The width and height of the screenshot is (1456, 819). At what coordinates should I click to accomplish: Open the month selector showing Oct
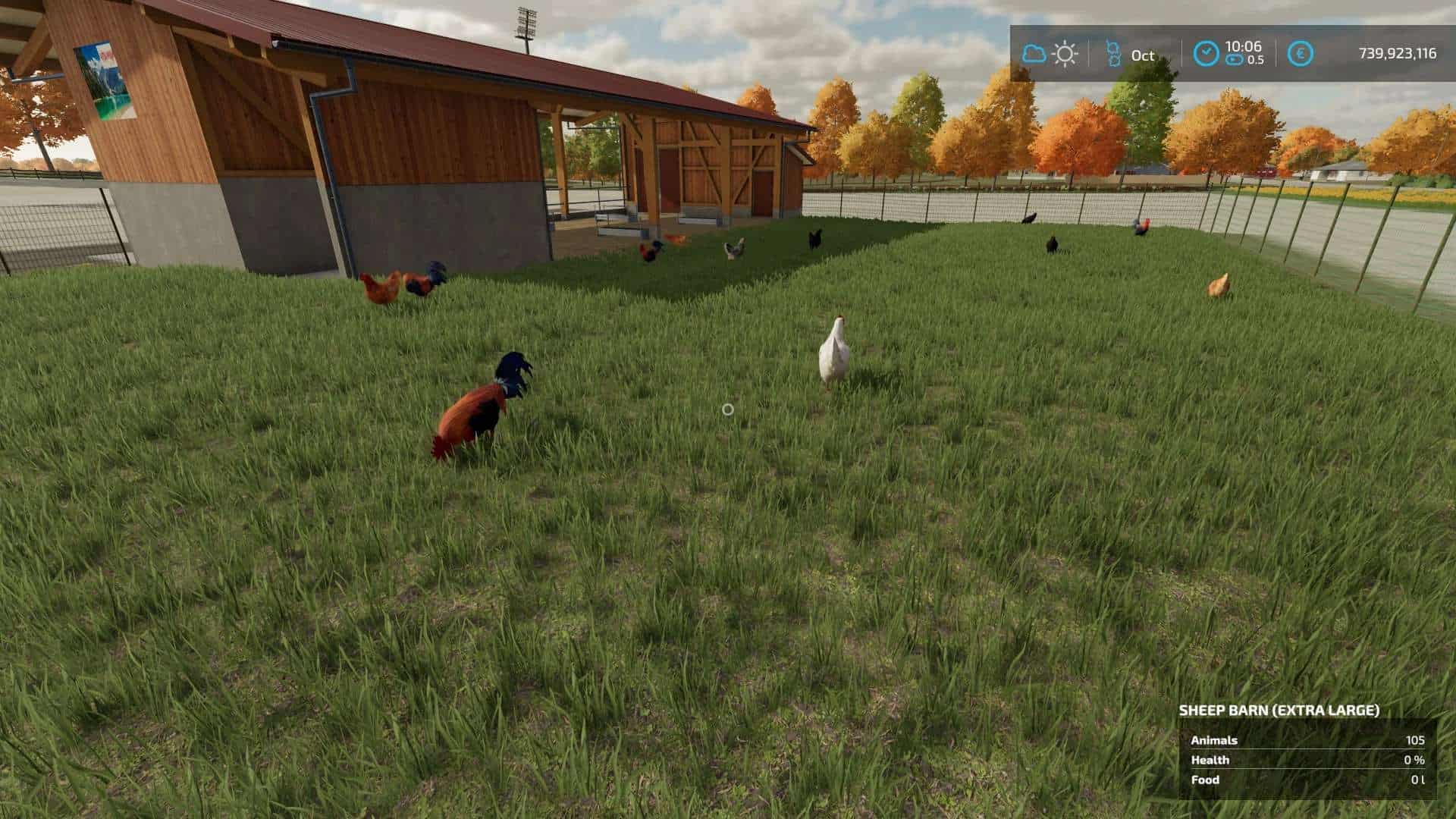pos(1140,55)
